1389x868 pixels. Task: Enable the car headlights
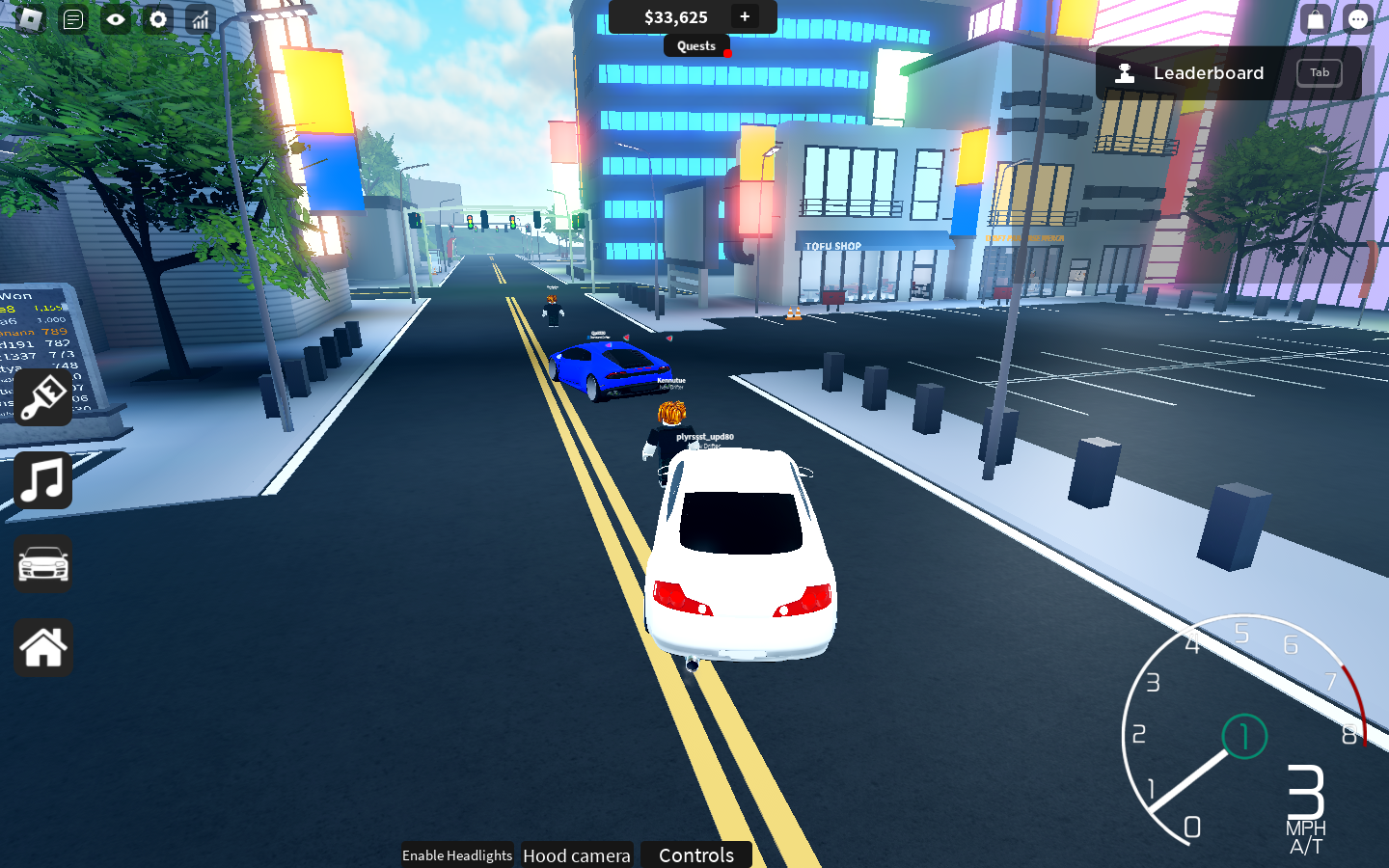457,855
